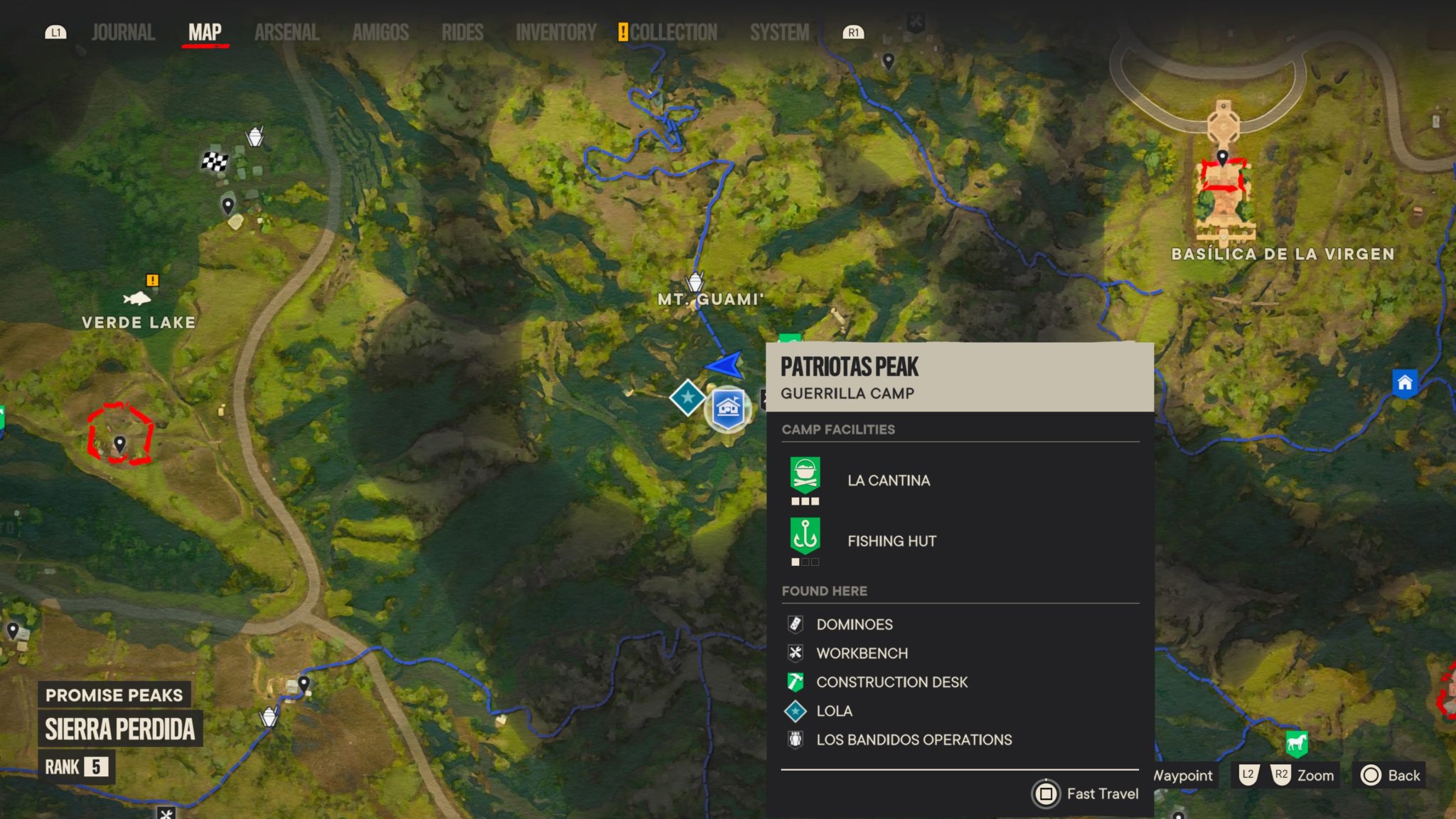Open the Amigos tab
This screenshot has height=819, width=1456.
click(x=380, y=33)
